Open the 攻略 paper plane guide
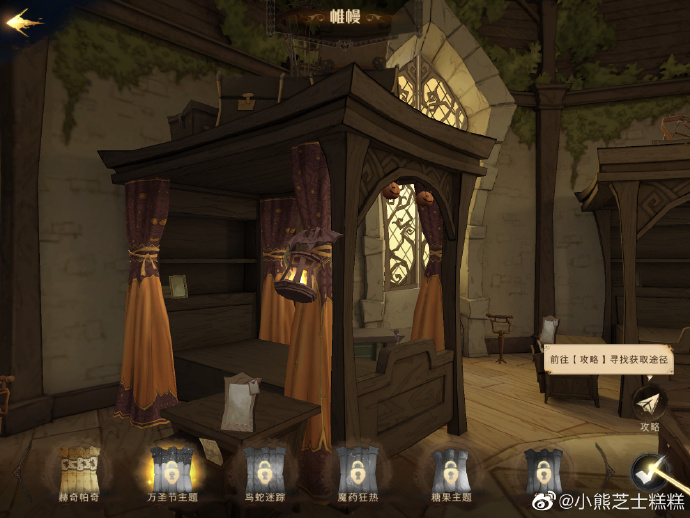690x518 pixels. tap(650, 403)
